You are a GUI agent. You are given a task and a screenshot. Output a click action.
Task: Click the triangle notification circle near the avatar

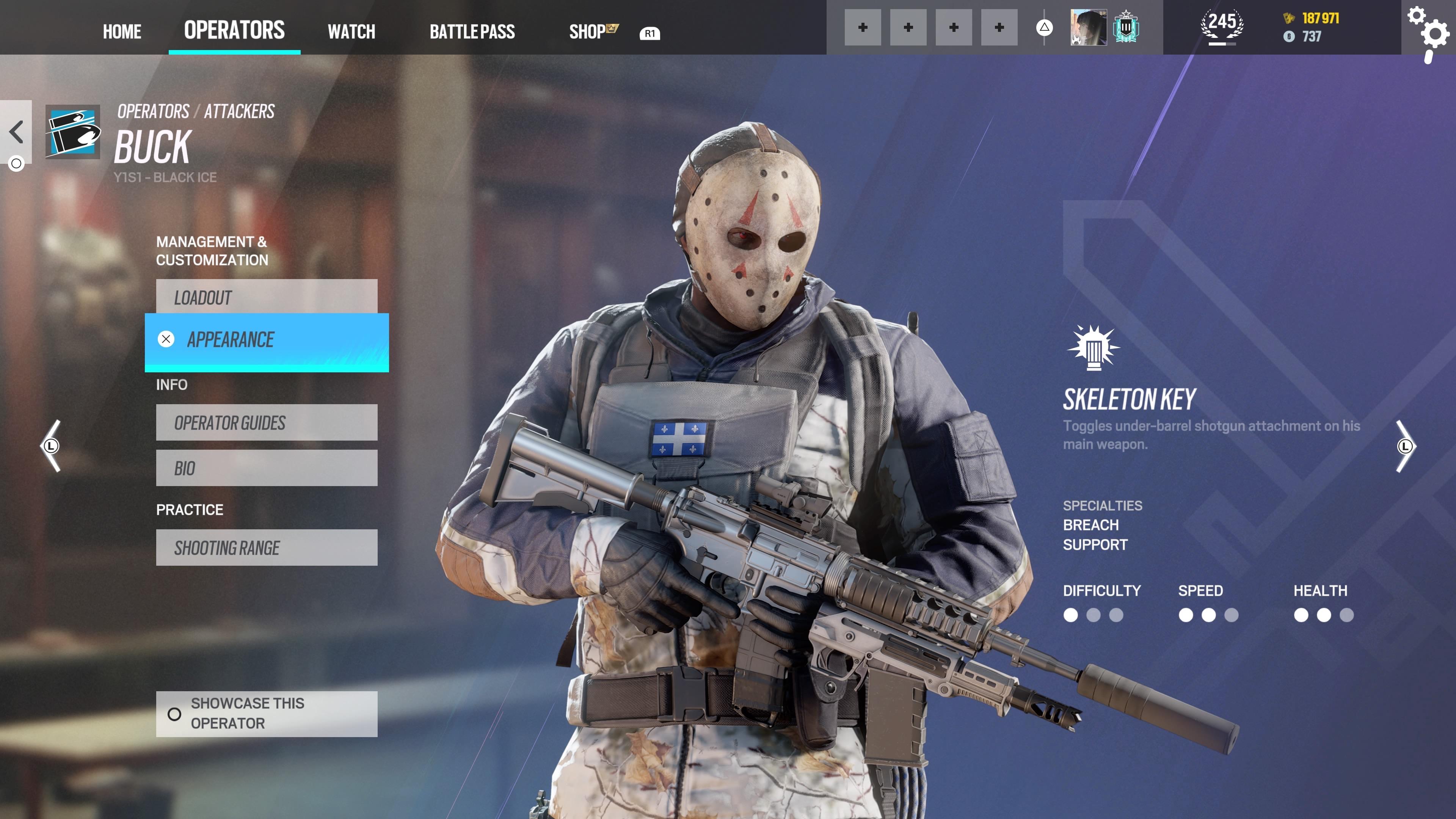tap(1045, 27)
